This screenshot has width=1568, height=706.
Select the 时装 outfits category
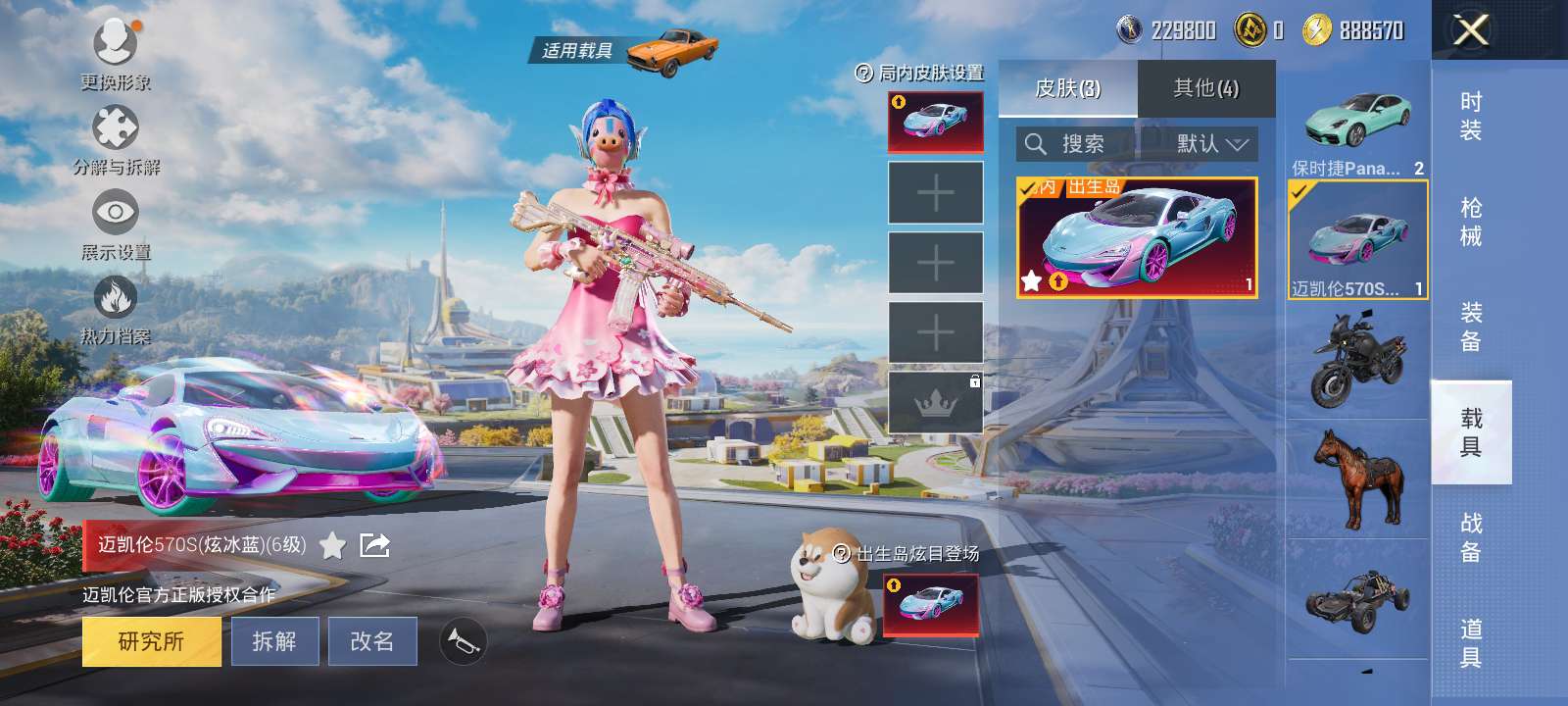point(1471,116)
